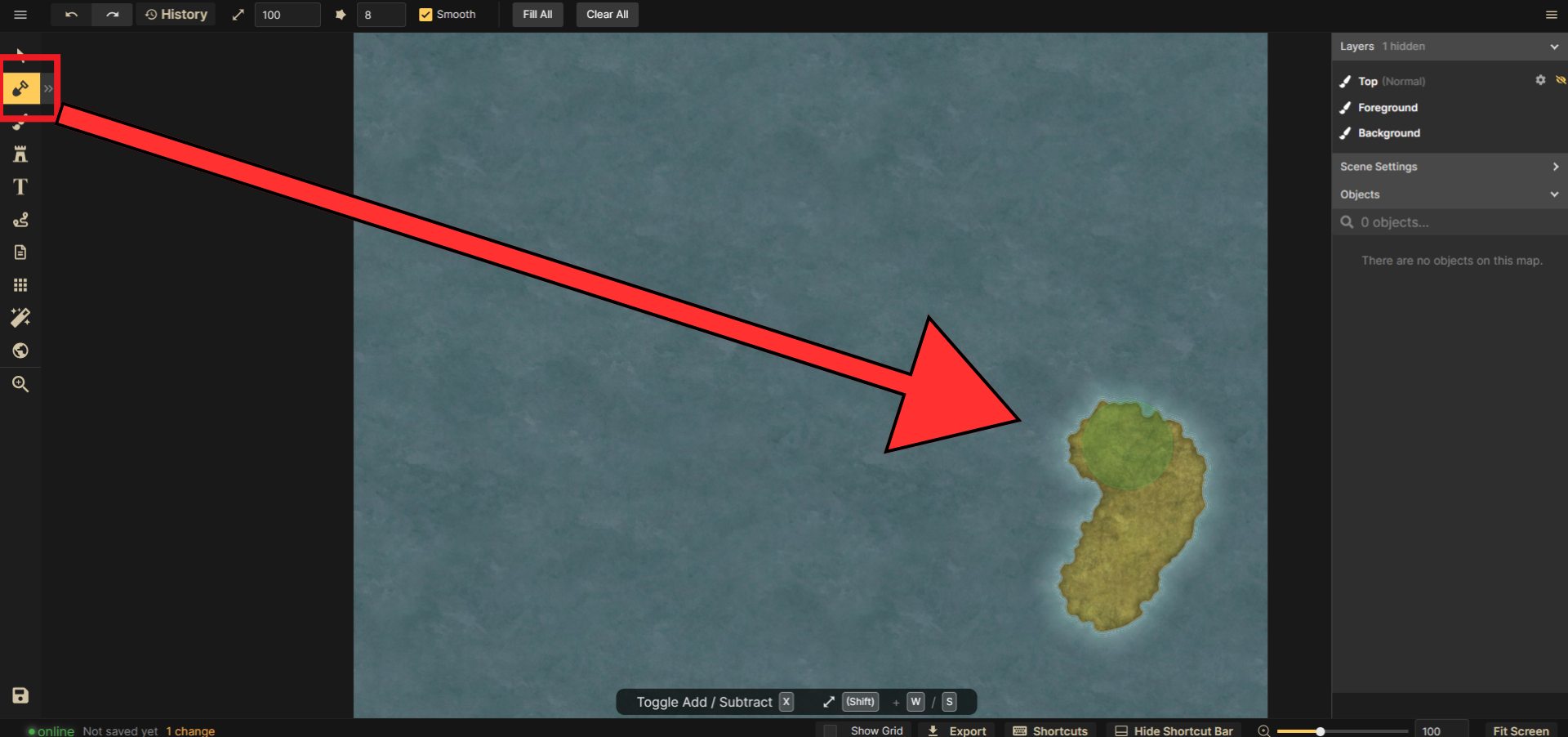Click the objects search field

pyautogui.click(x=1454, y=222)
